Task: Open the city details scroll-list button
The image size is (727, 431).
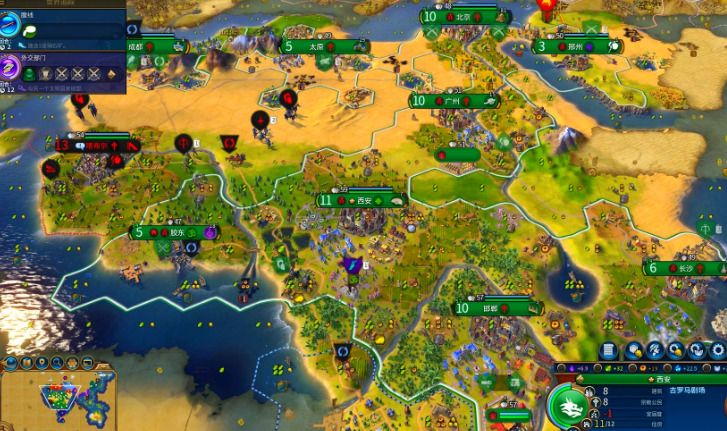Action: coord(608,351)
